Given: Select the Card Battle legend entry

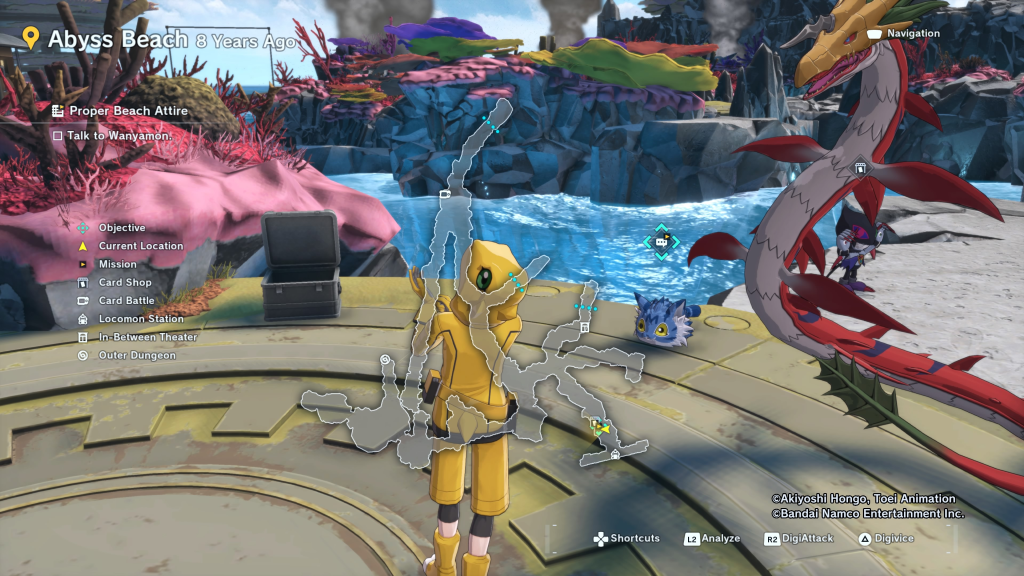Looking at the screenshot, I should (126, 301).
